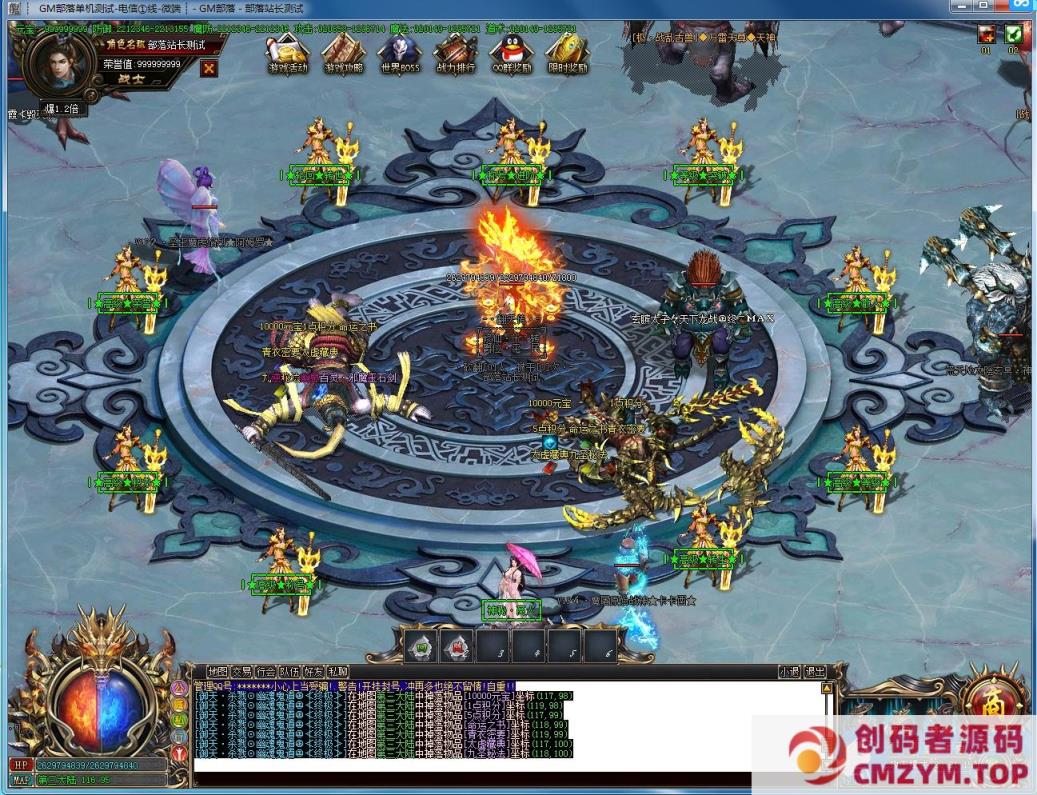Click the 退出 exit game button

(x=815, y=672)
